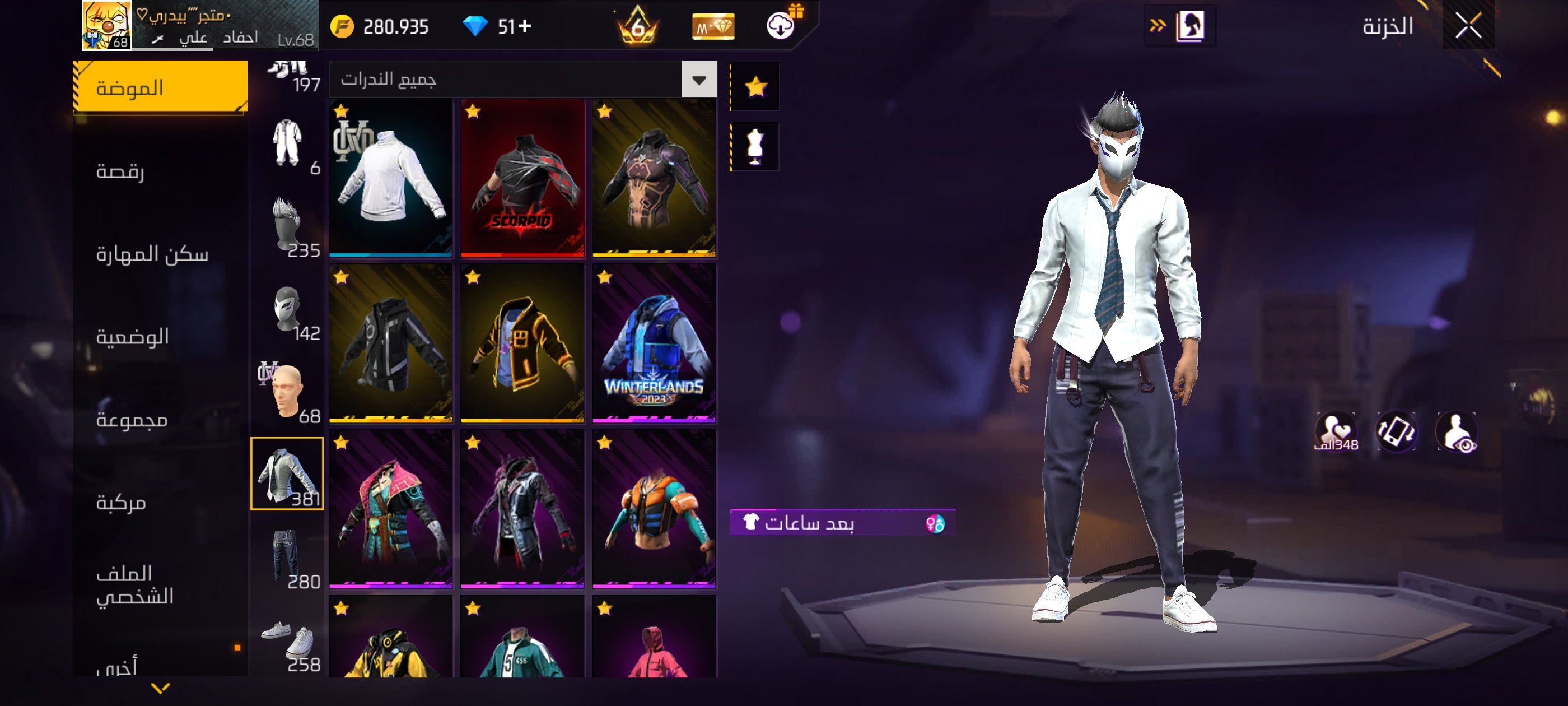The width and height of the screenshot is (1568, 706).
Task: Show the pants category with 280 items
Action: coord(287,557)
